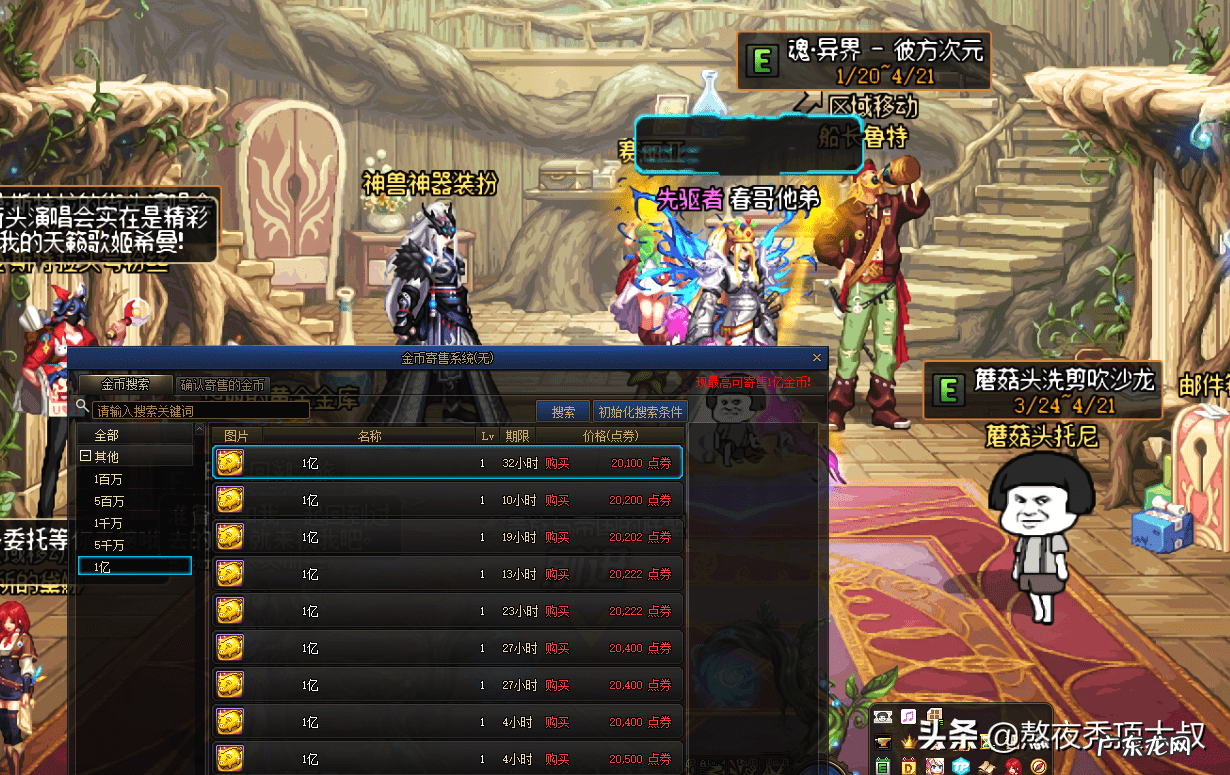Open the 魂·异界 彼方次元 event icon
The image size is (1230, 775).
[x=763, y=62]
